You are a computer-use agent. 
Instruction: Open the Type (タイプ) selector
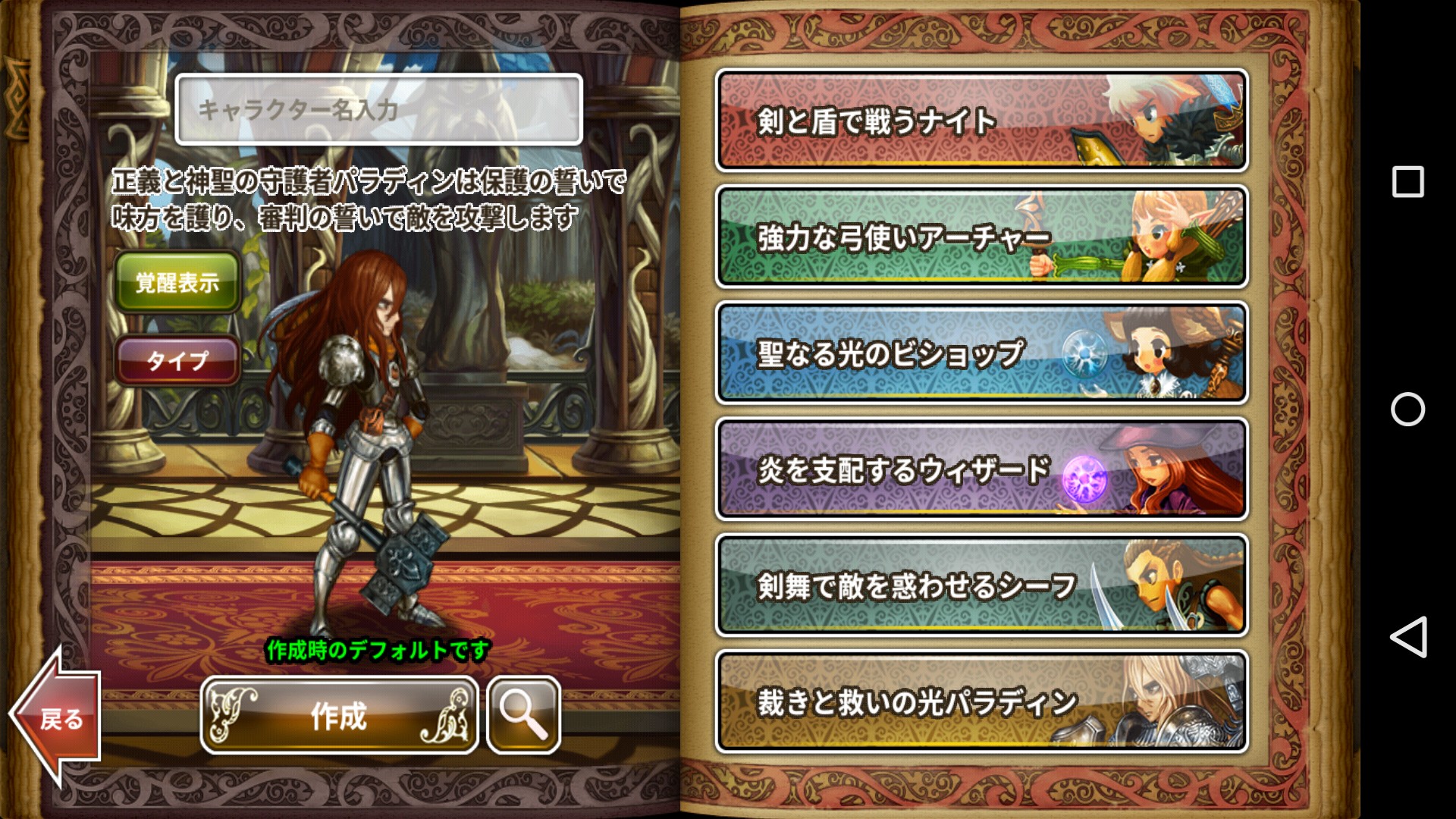coord(177,360)
